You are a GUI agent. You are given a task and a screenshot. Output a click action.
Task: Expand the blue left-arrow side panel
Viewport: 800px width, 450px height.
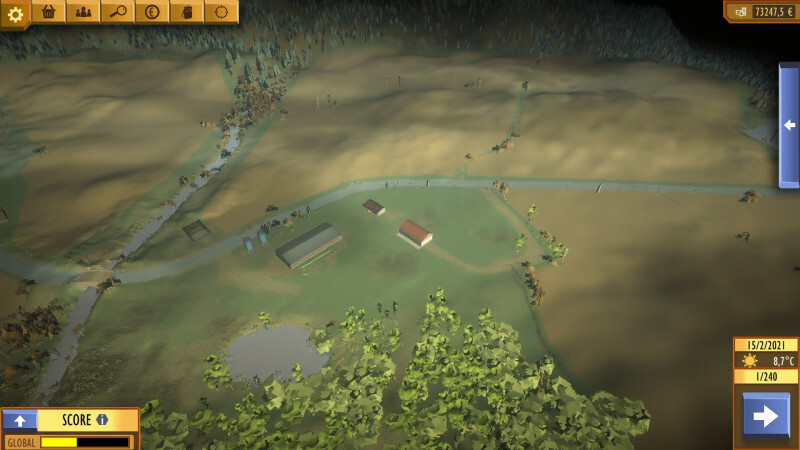pyautogui.click(x=789, y=125)
